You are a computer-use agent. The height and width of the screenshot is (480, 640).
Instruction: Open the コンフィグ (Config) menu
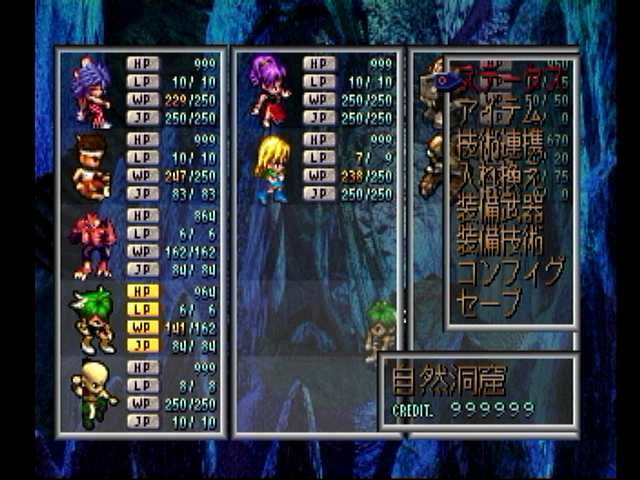point(510,273)
